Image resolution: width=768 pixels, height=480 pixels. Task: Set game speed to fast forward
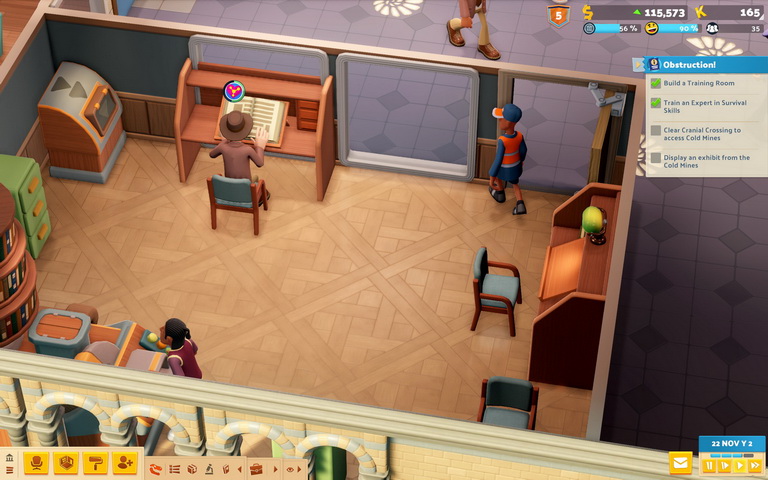coord(754,465)
